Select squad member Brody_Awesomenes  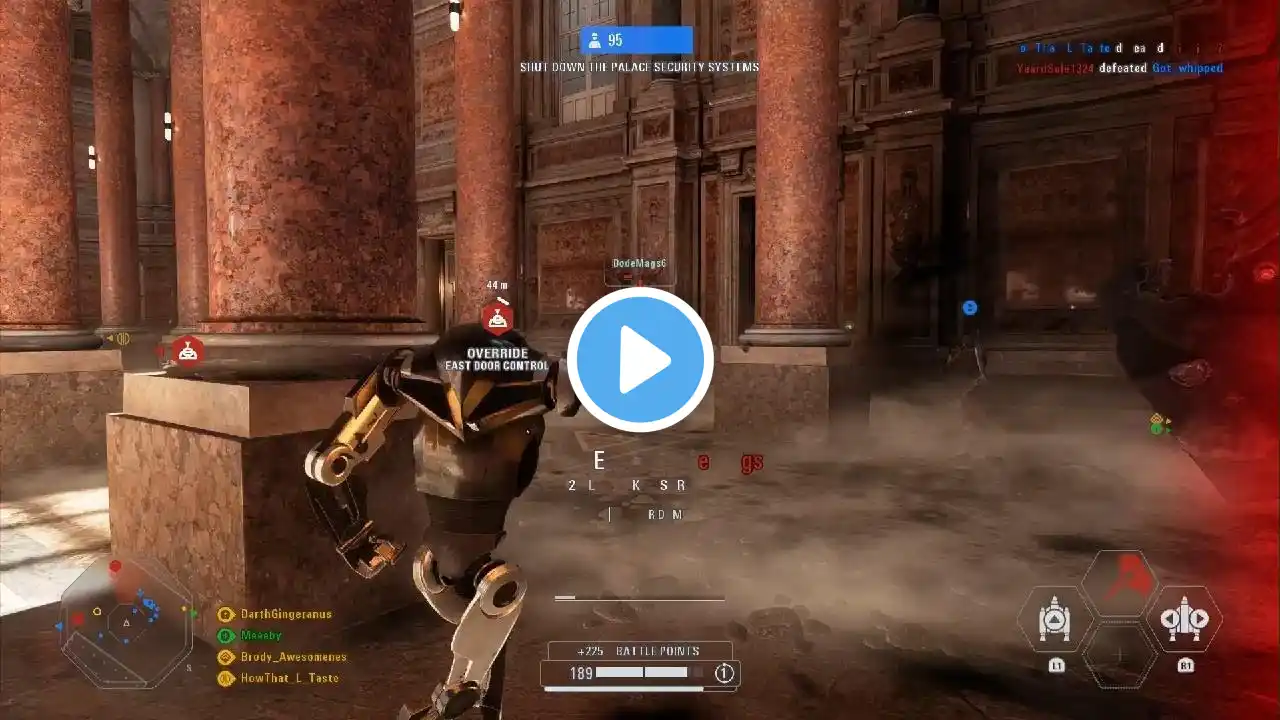[292, 657]
